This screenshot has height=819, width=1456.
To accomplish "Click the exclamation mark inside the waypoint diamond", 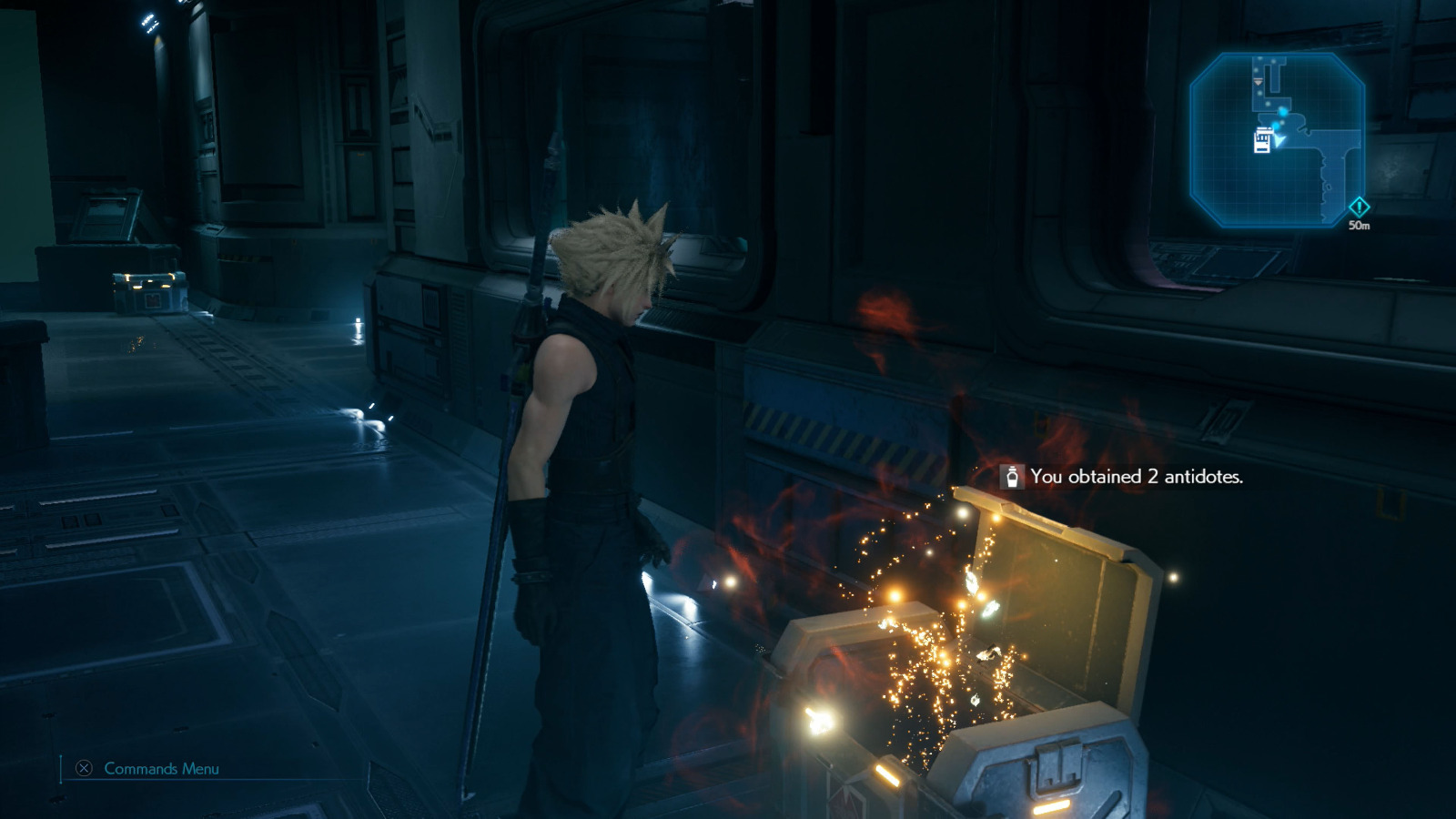I will [x=1359, y=207].
